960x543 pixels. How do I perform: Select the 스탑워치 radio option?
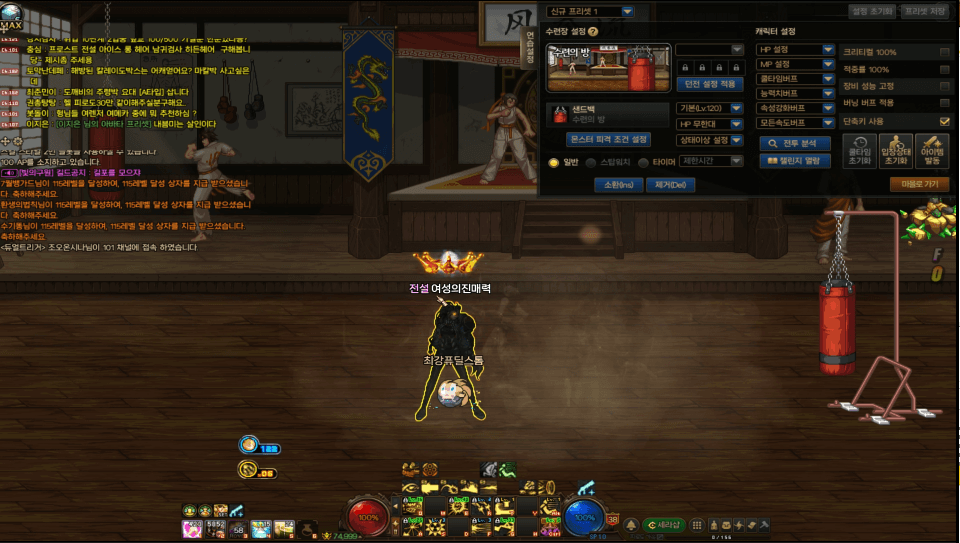pyautogui.click(x=592, y=161)
